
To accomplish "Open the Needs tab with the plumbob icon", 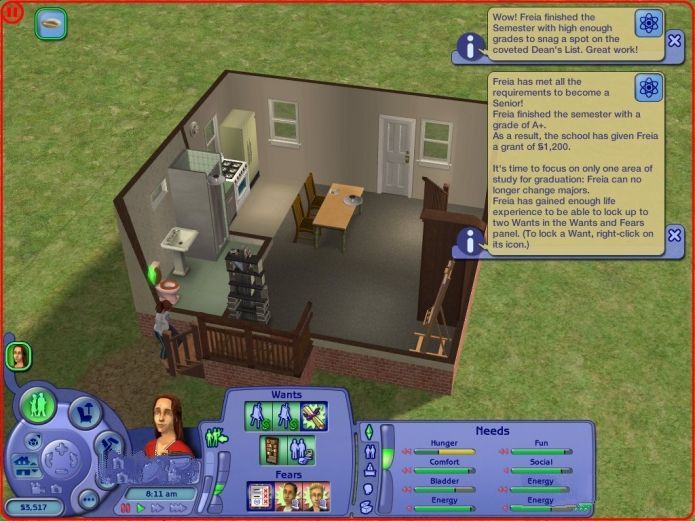I will [x=368, y=432].
